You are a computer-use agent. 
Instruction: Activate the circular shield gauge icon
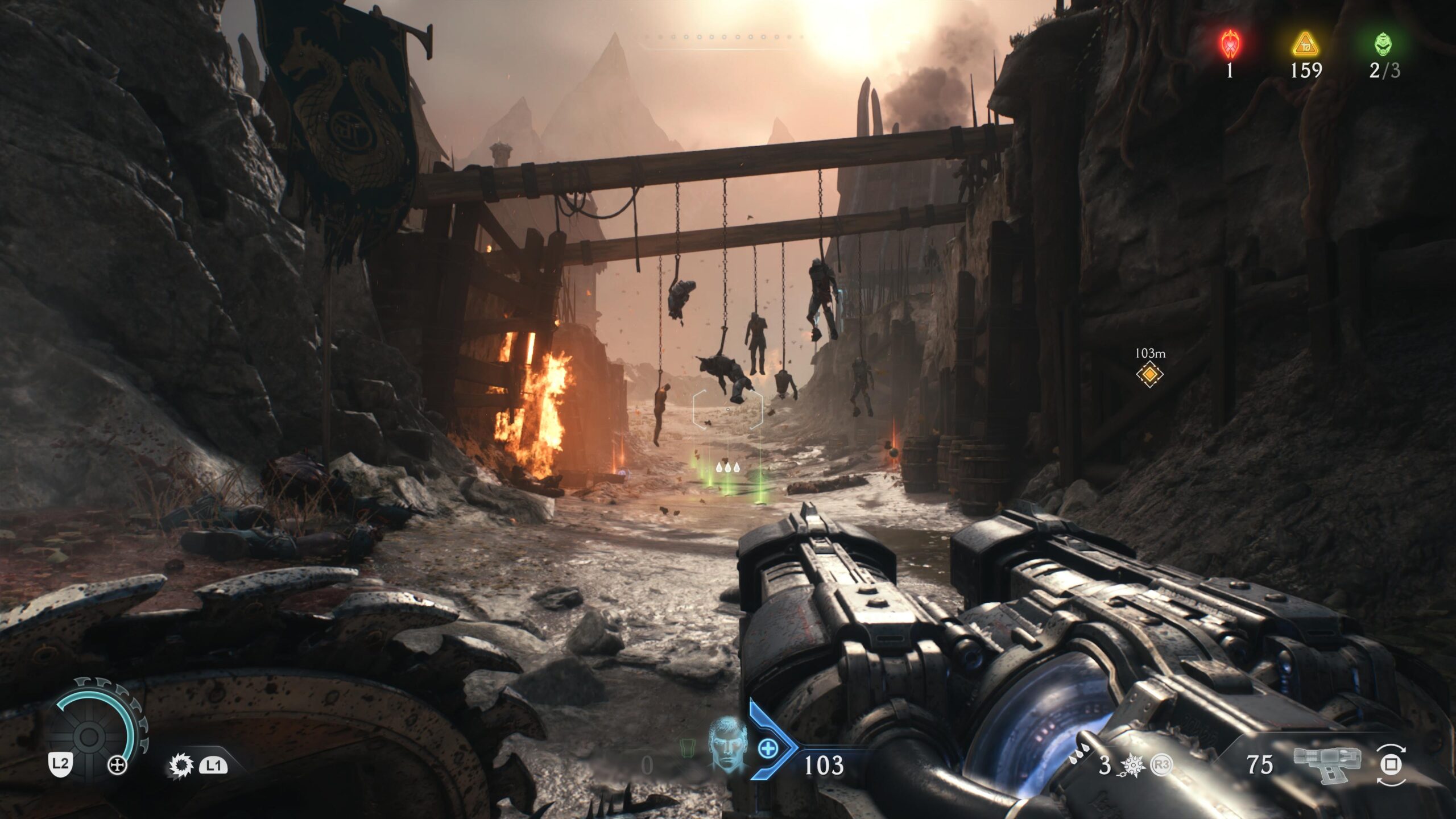(x=90, y=736)
